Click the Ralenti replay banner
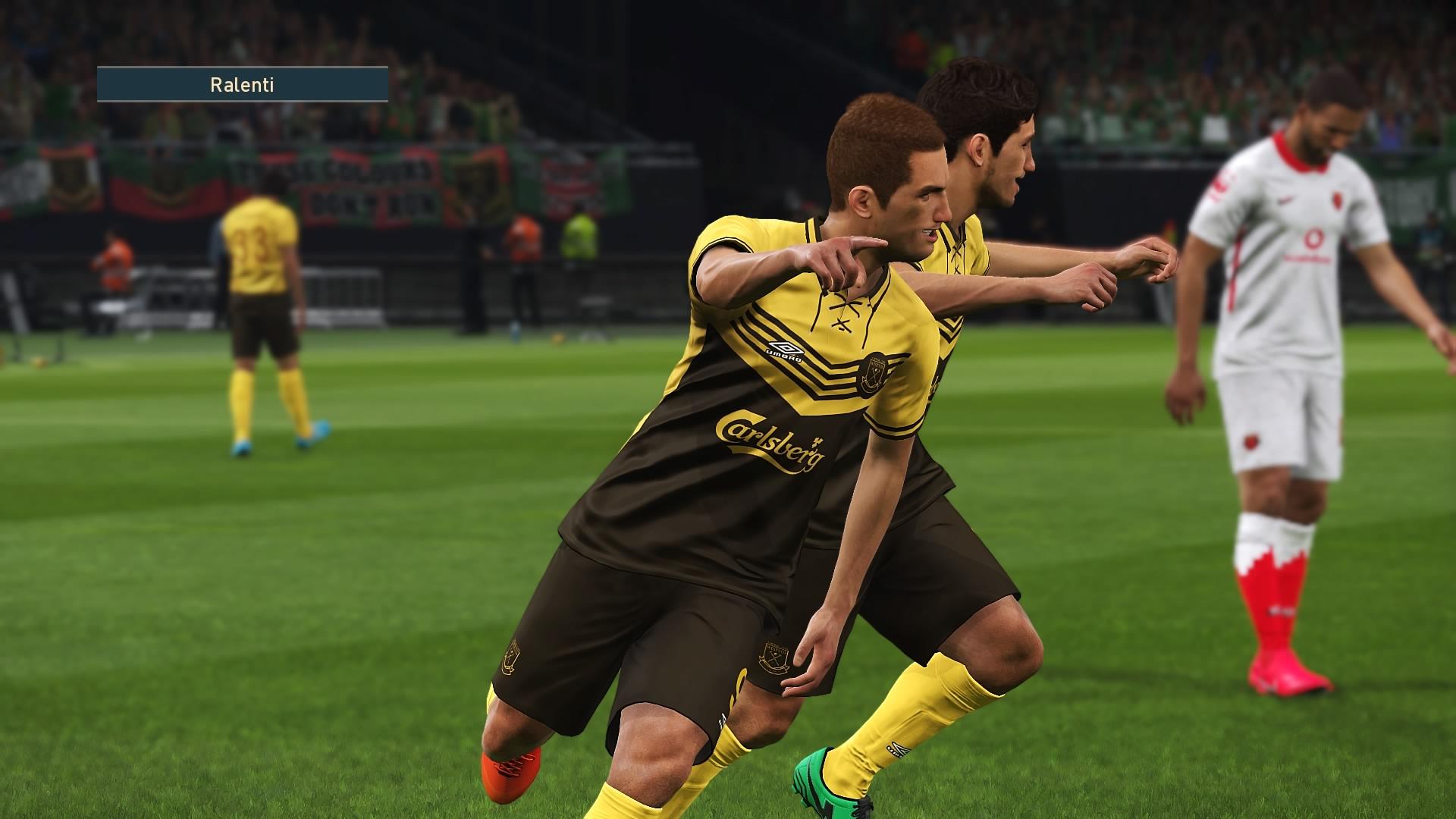Viewport: 1456px width, 819px height. [242, 84]
